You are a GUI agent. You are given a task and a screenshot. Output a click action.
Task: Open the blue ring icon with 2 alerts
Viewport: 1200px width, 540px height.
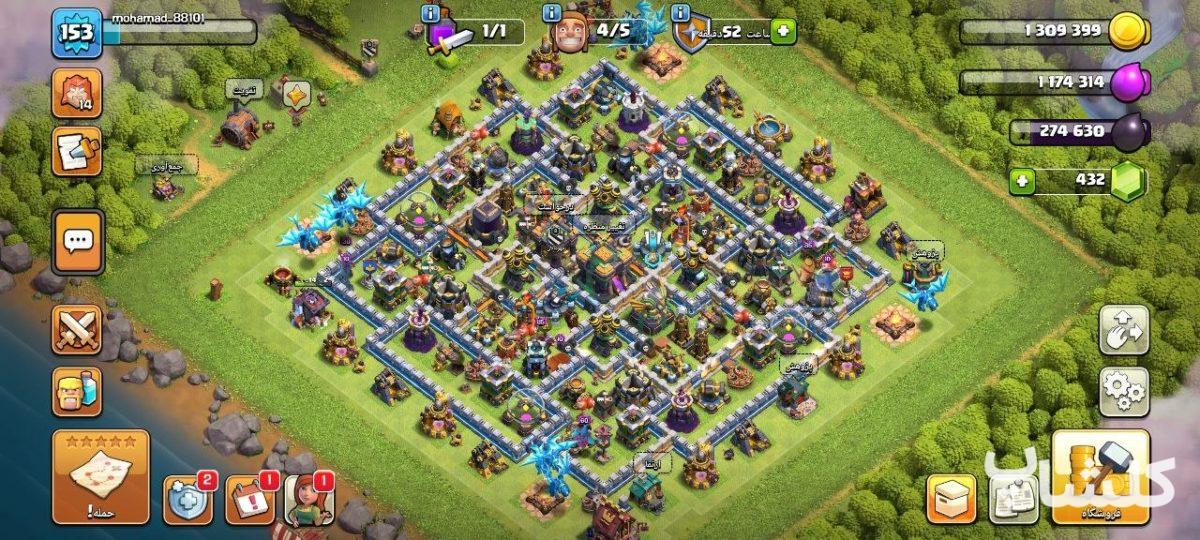(187, 499)
